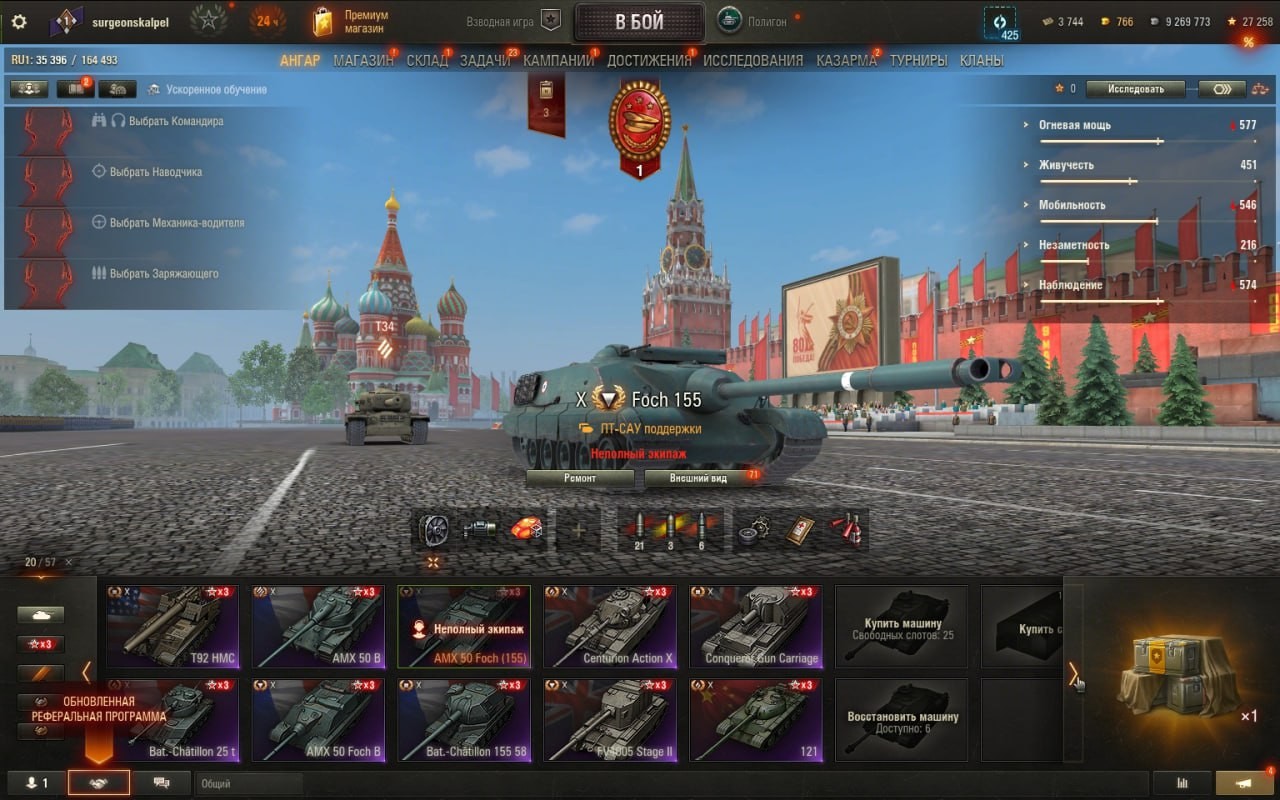This screenshot has width=1280, height=800.
Task: Show the КАЗАРМА tab
Action: 846,60
